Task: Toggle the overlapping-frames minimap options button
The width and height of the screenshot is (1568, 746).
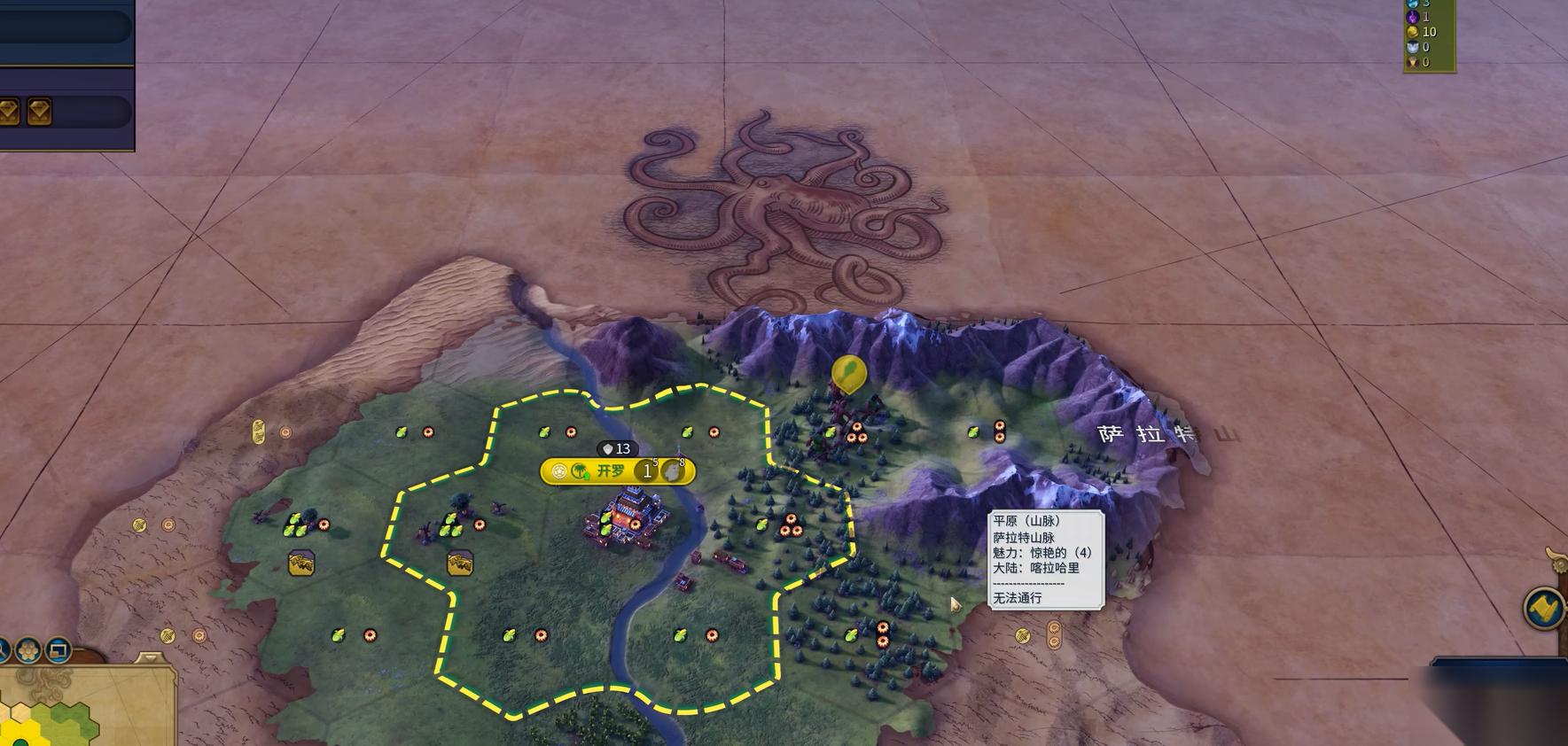Action: click(59, 650)
